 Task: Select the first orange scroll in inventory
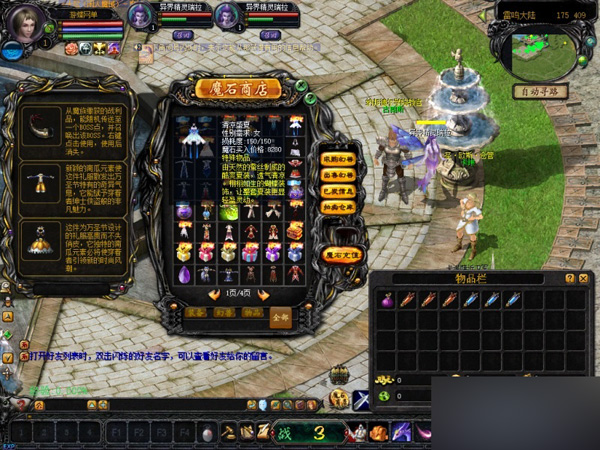(407, 299)
